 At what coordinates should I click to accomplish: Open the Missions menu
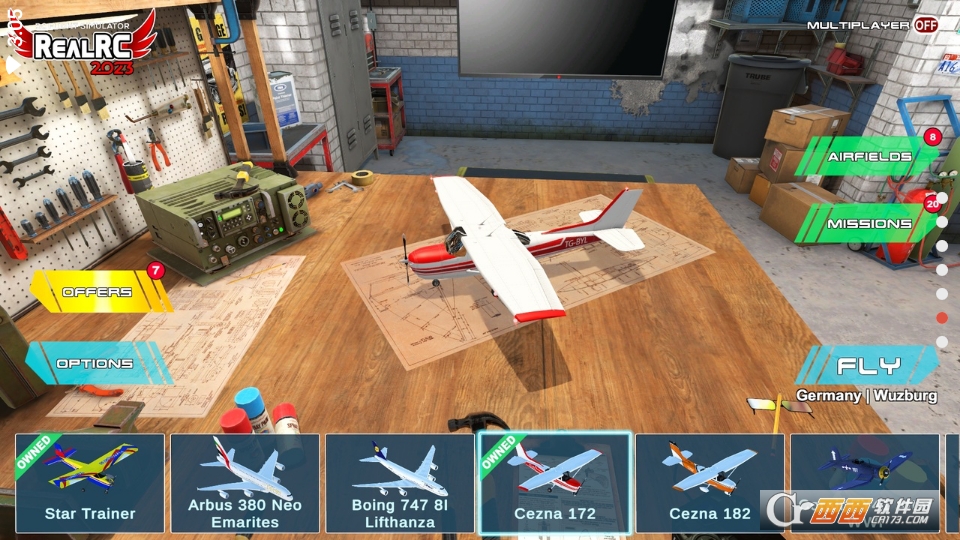coord(868,224)
